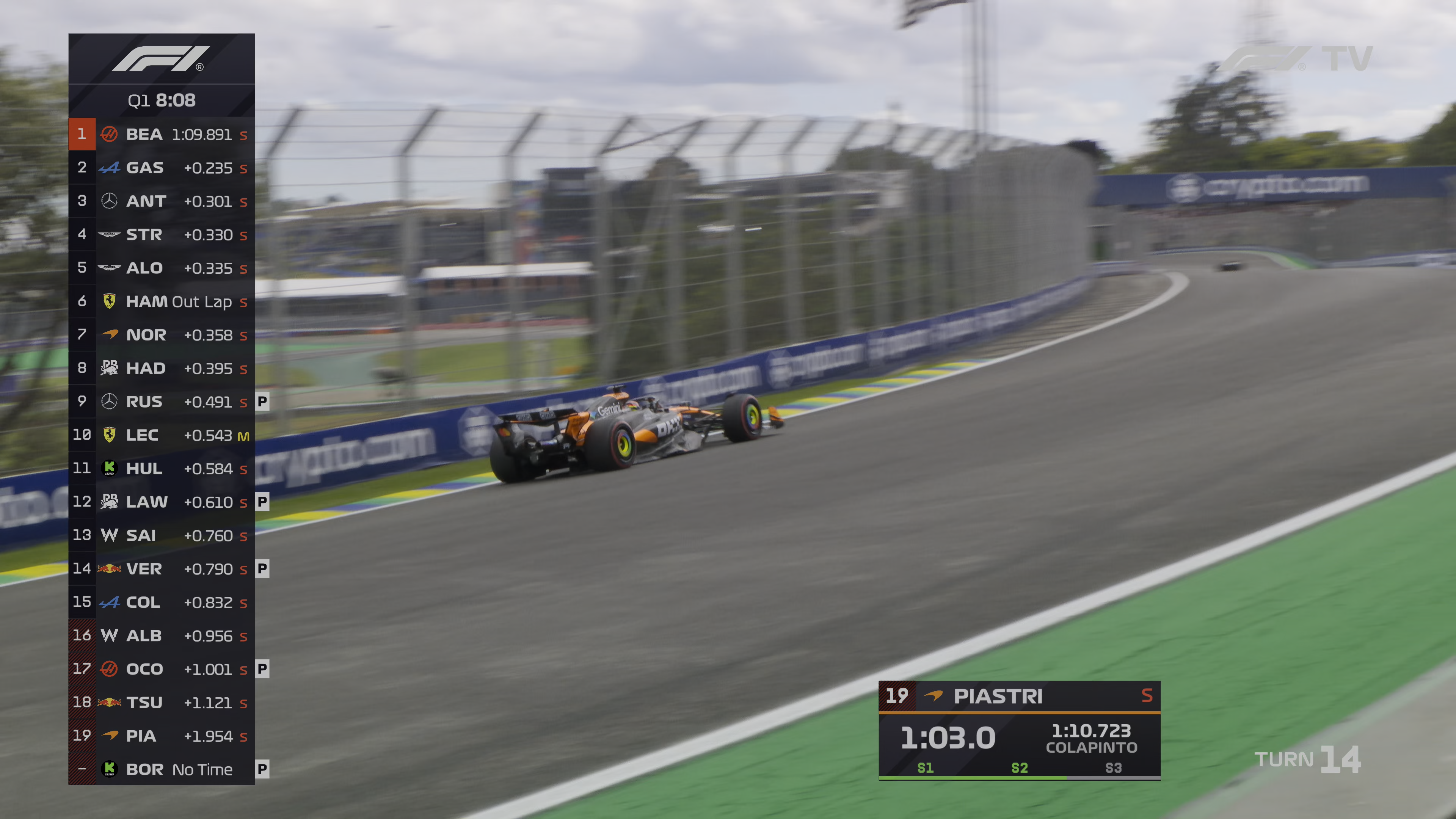Pick Hamilton's Out Lap row
The image size is (1456, 819).
(x=161, y=301)
